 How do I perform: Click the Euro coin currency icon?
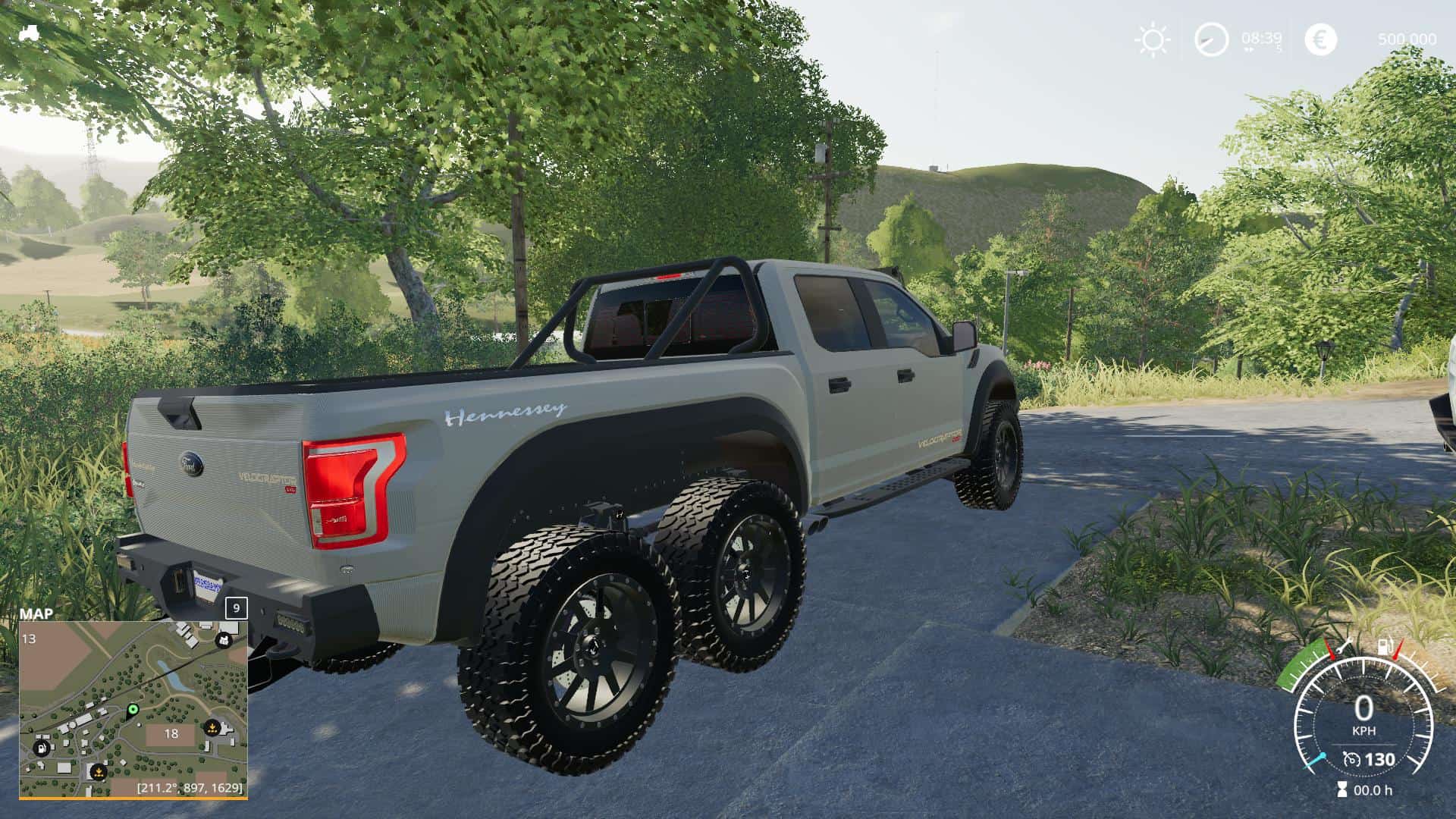click(x=1321, y=38)
